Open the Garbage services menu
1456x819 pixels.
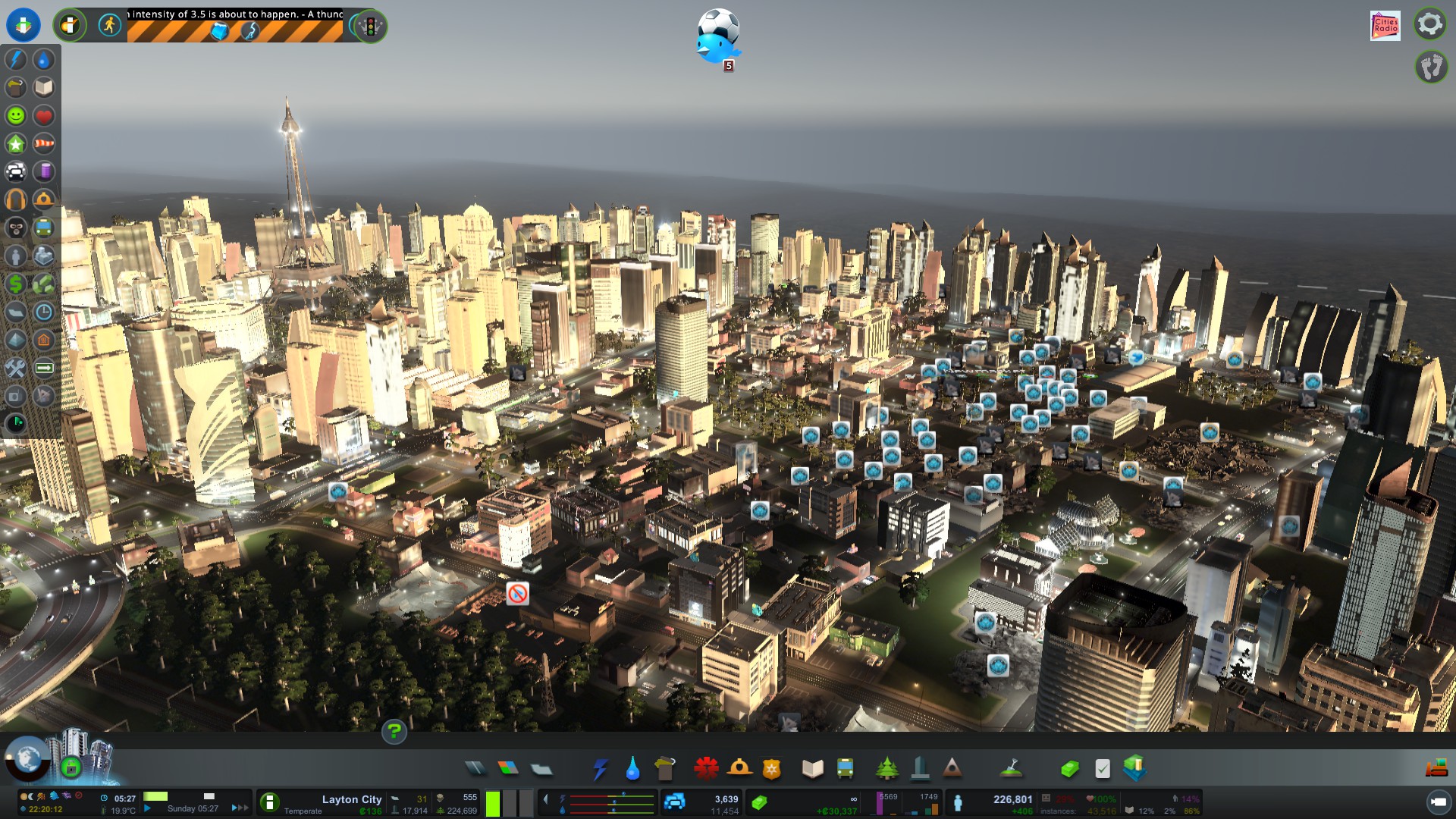coord(664,769)
